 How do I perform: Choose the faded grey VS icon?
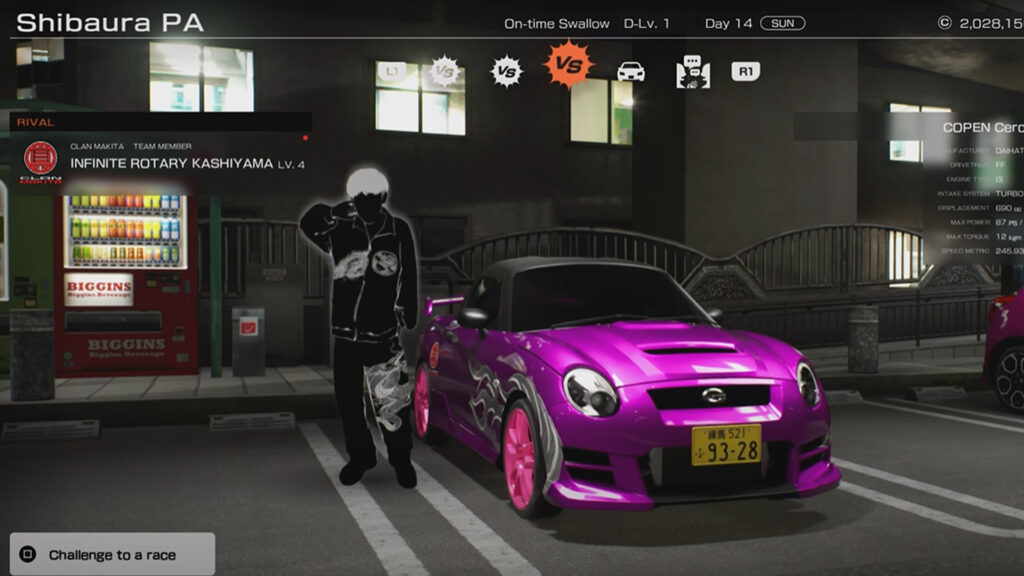click(444, 71)
